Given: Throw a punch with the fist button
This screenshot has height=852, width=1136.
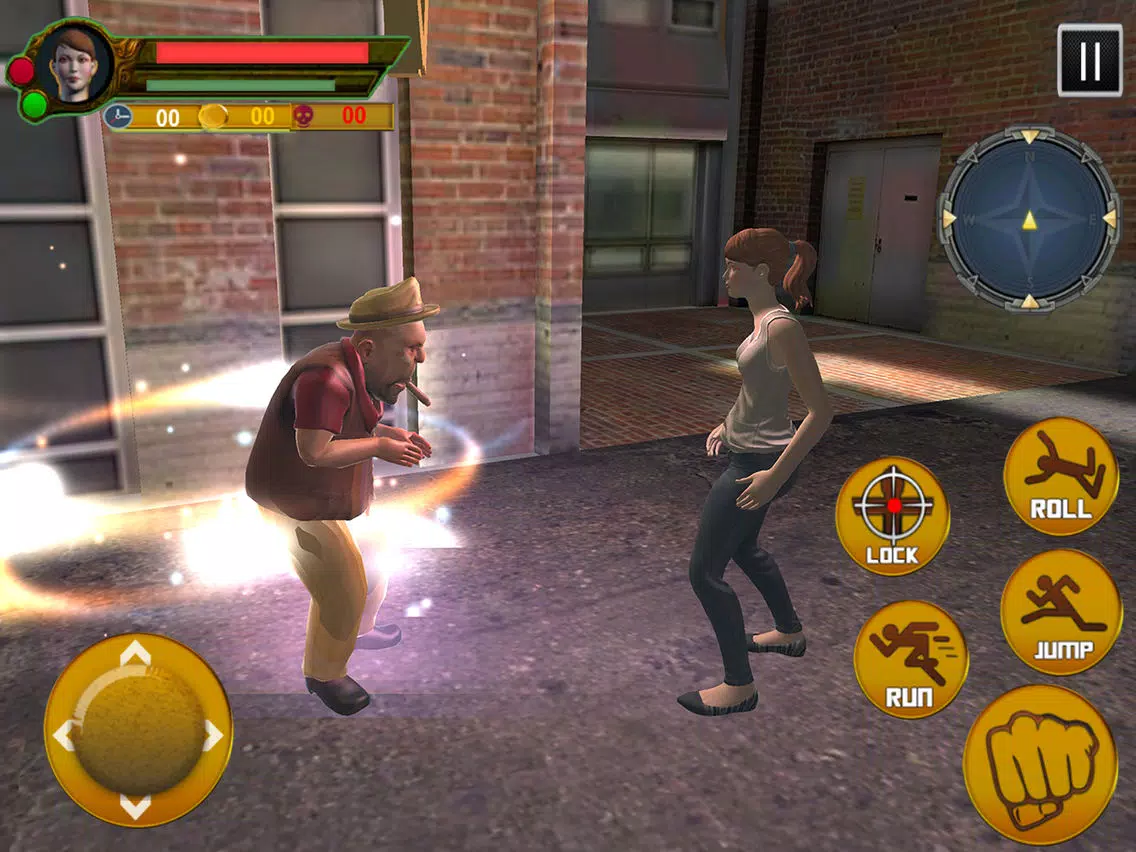Looking at the screenshot, I should coord(1040,765).
